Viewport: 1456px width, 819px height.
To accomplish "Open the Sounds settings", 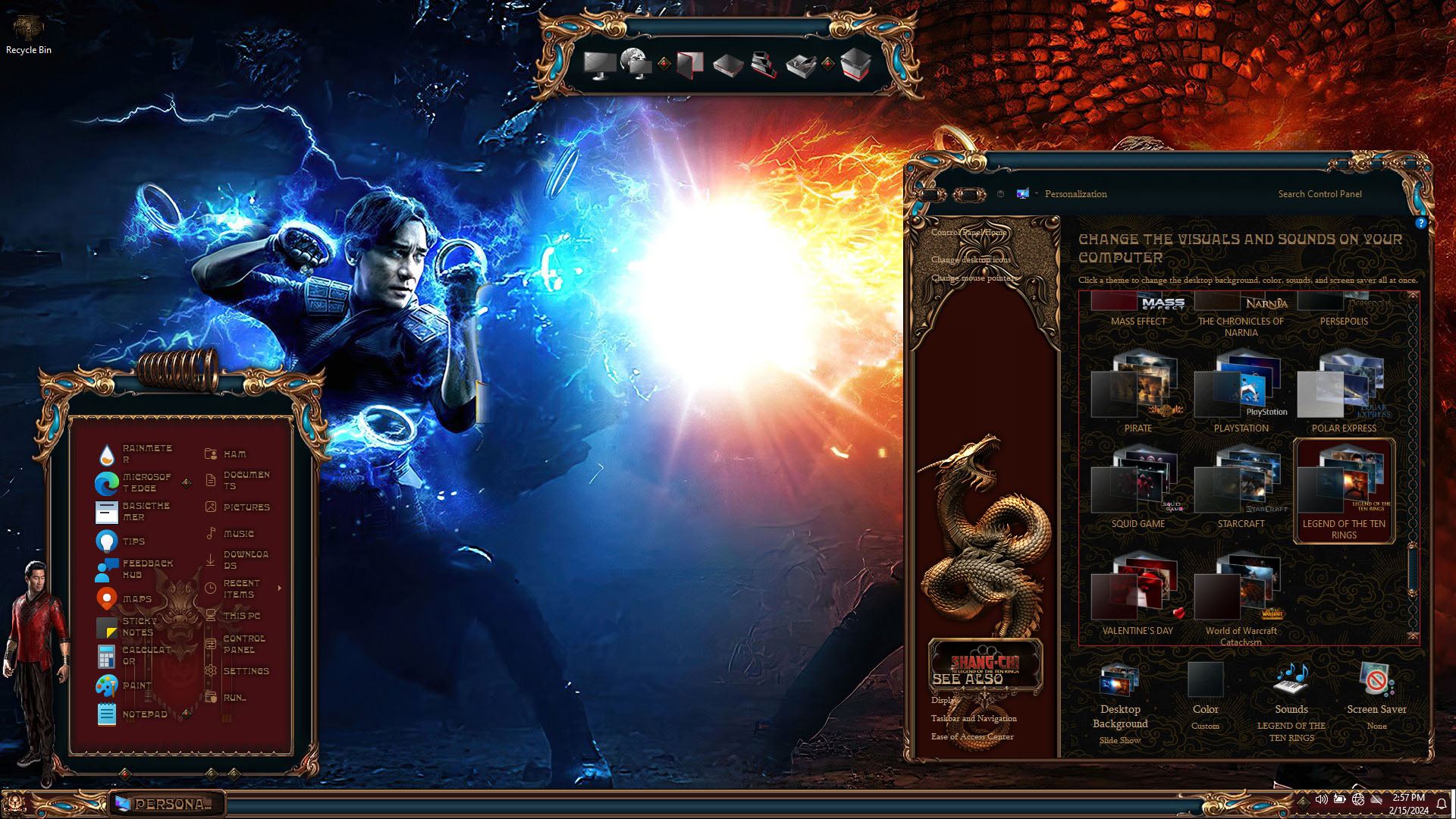I will [1291, 694].
